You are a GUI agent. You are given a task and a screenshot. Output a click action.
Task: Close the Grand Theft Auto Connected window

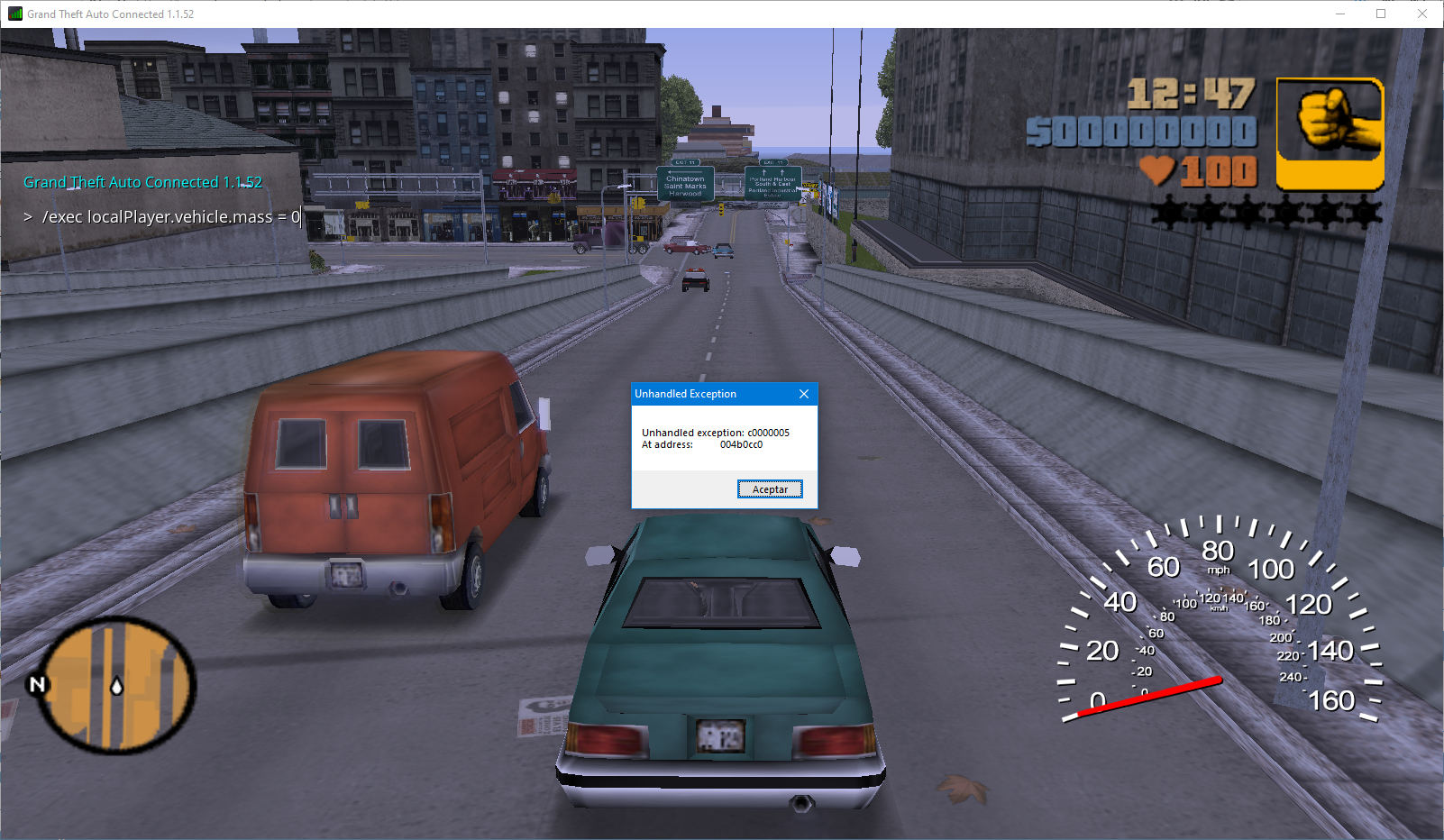1421,14
